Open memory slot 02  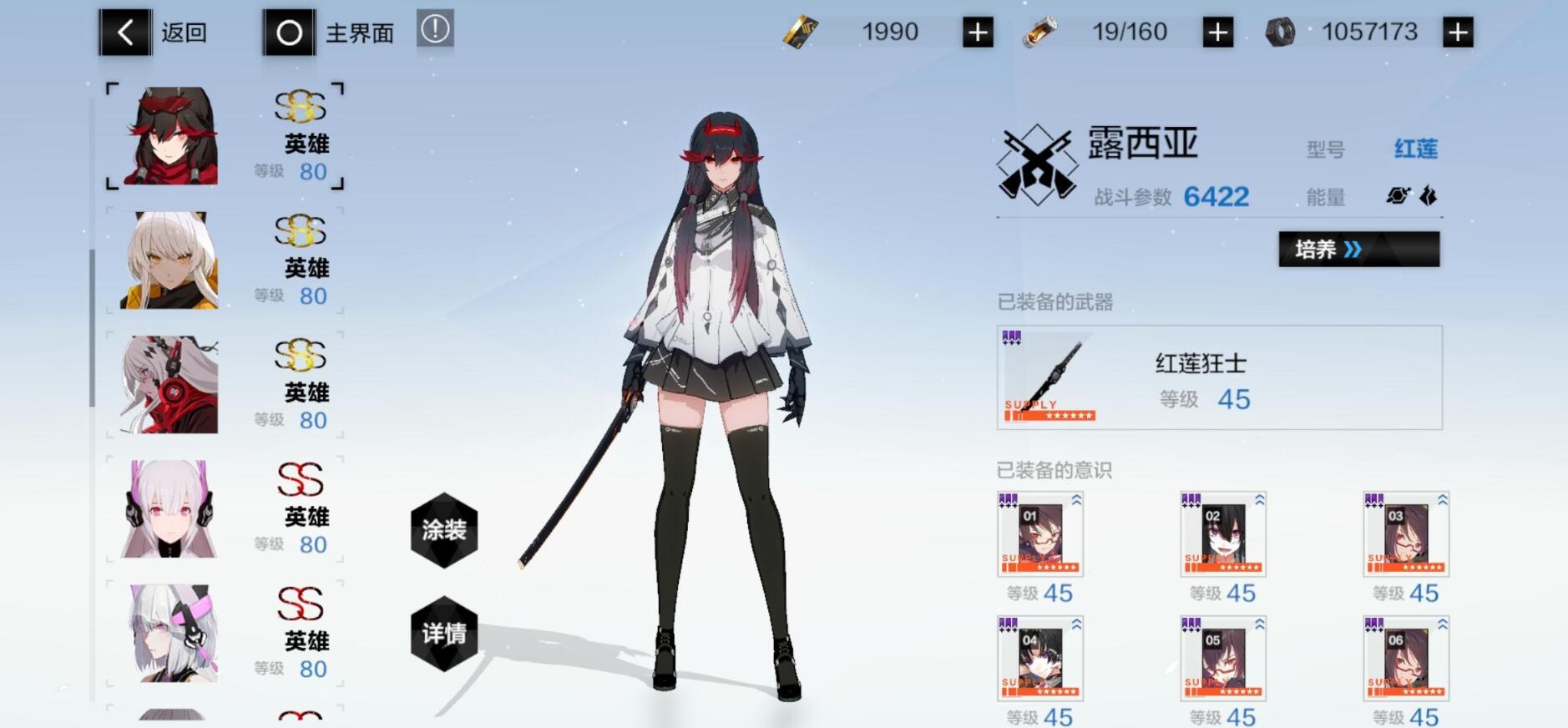1222,534
